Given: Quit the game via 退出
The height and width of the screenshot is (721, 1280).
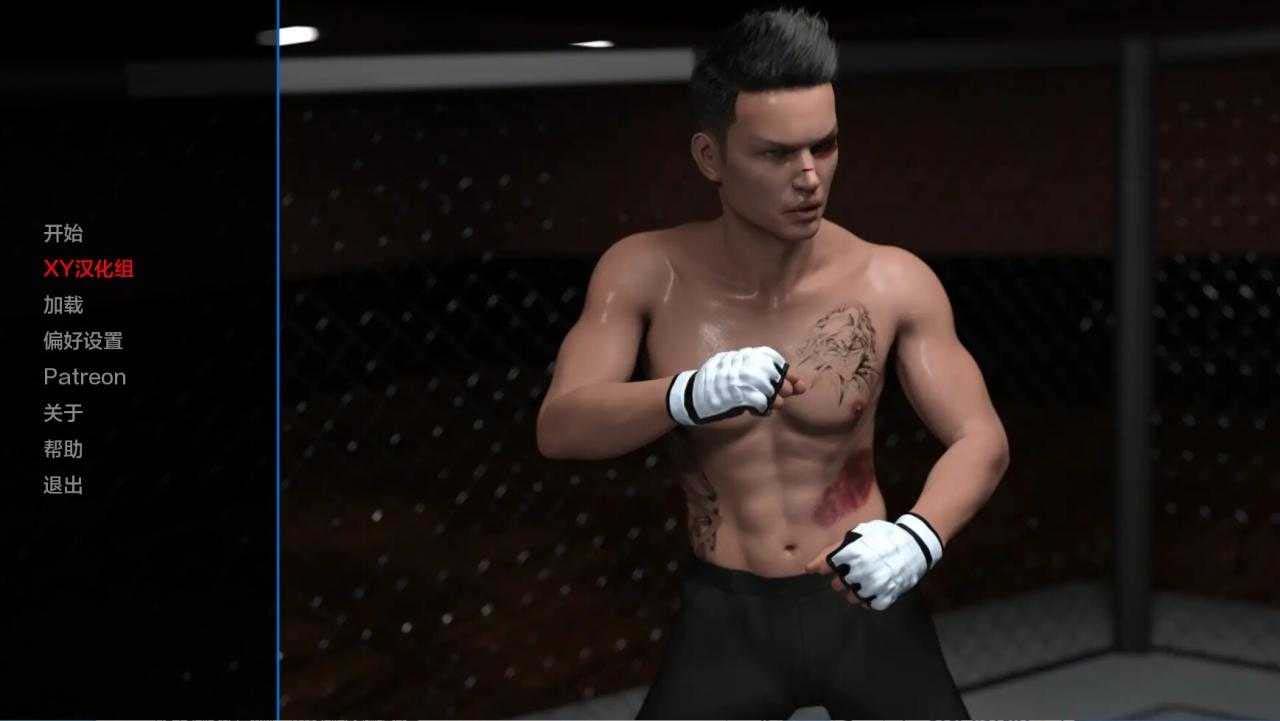Looking at the screenshot, I should click(63, 486).
